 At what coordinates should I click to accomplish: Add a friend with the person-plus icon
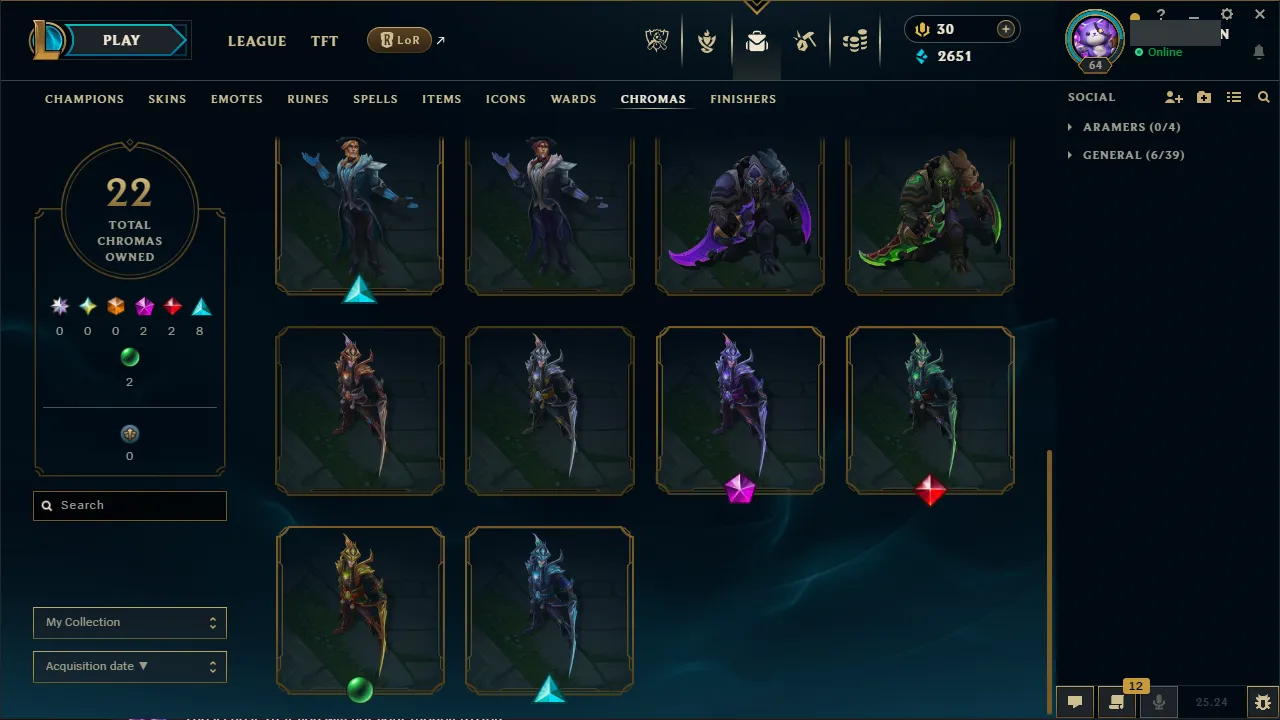[x=1173, y=97]
